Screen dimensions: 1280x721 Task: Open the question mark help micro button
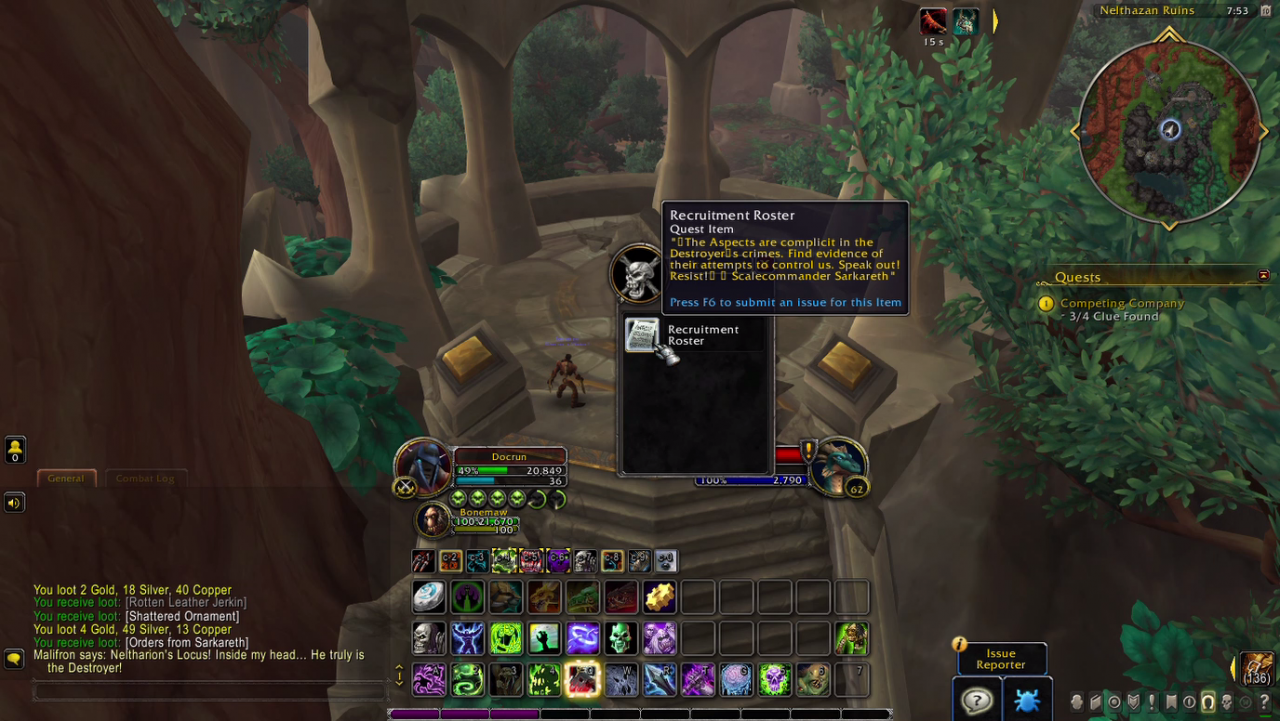(x=1264, y=702)
